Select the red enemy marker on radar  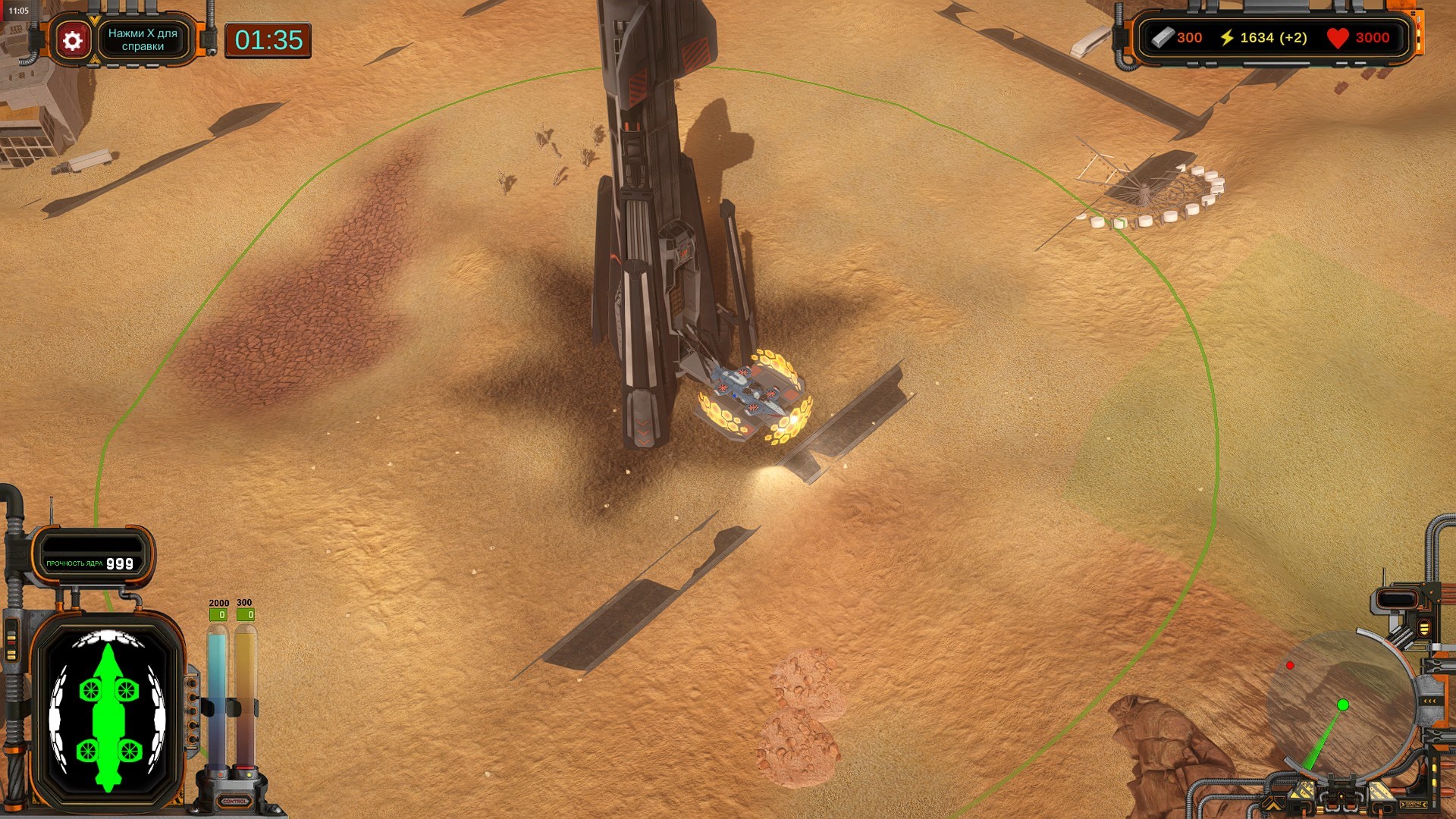pyautogui.click(x=1290, y=666)
